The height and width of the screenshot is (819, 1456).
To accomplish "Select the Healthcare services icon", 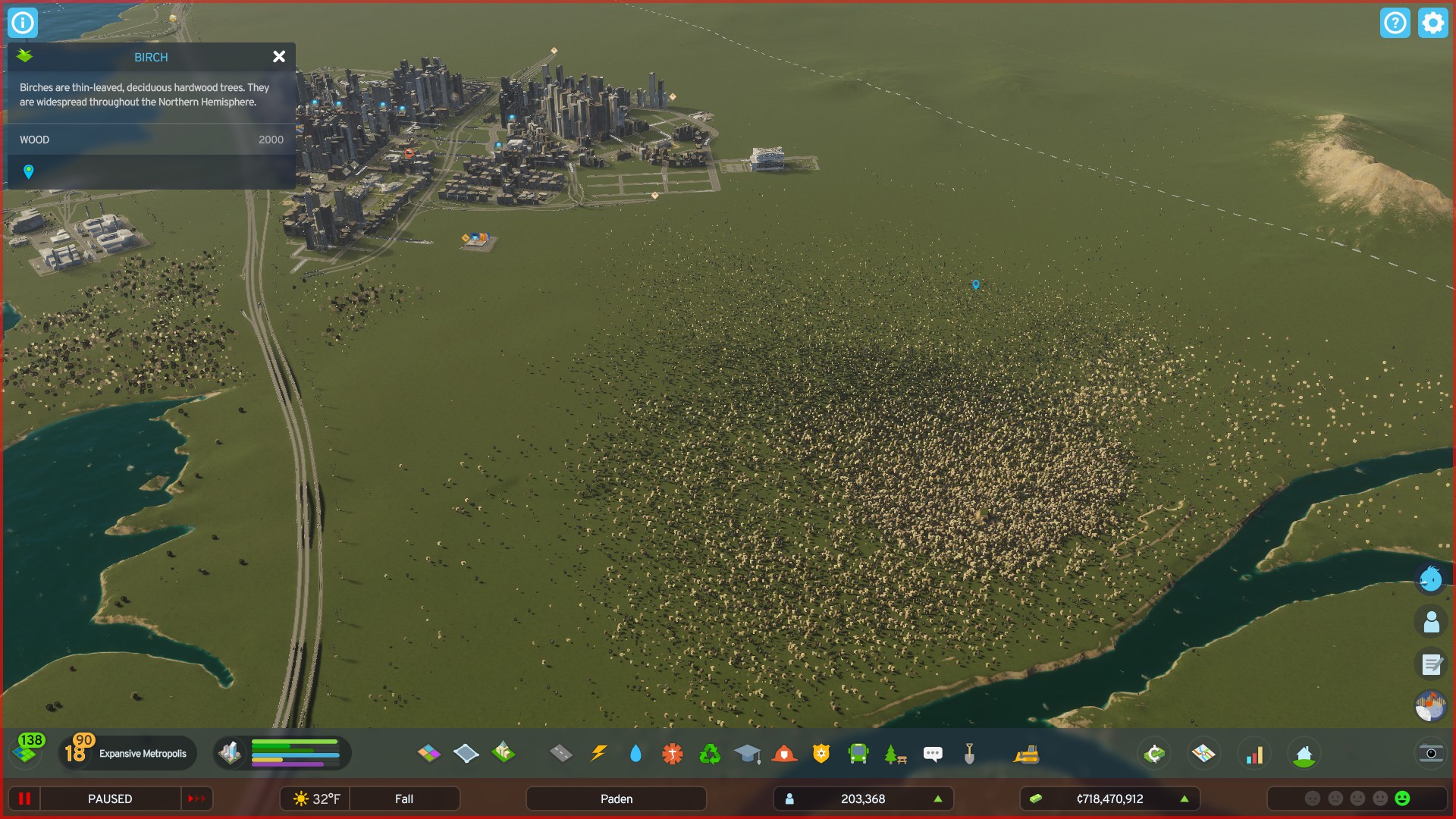I will point(671,753).
